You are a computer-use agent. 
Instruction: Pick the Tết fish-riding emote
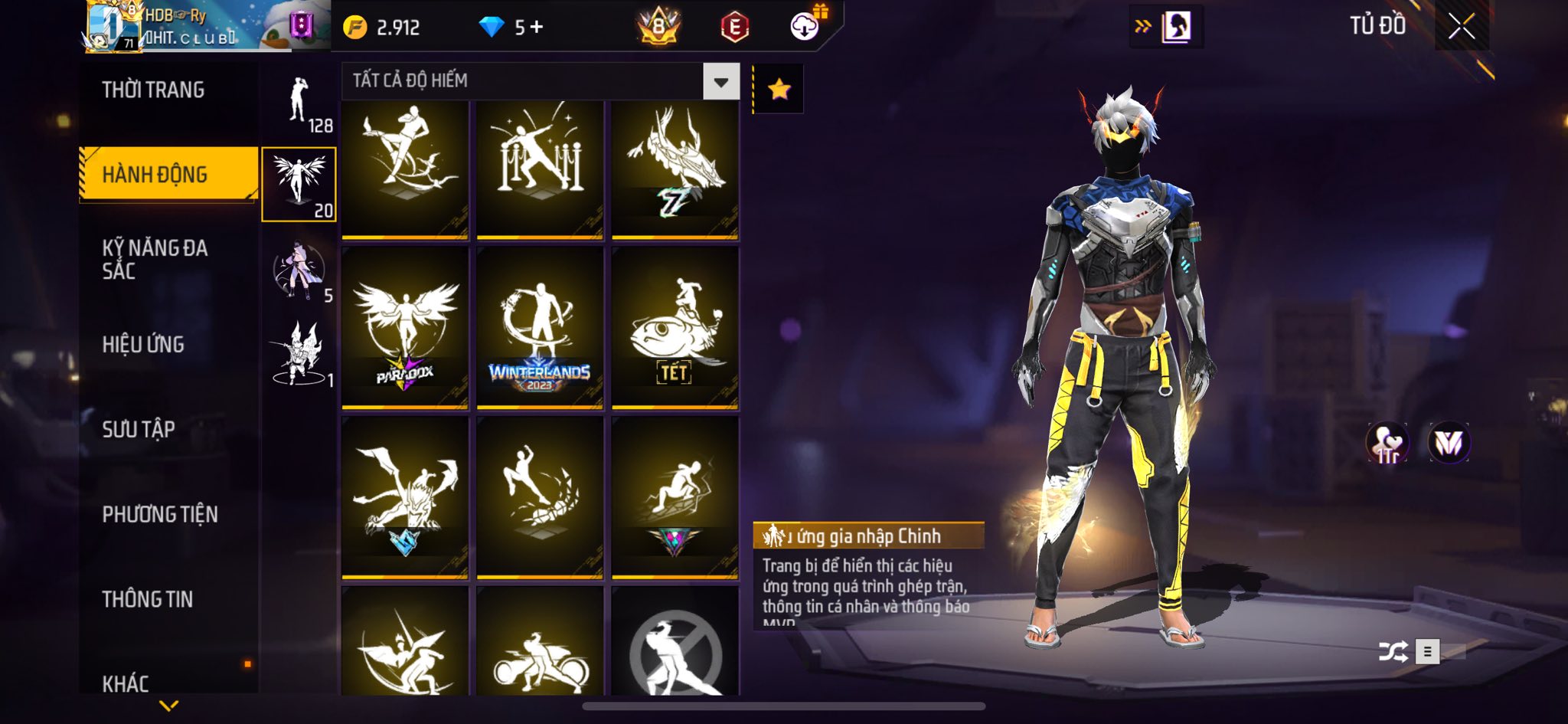[x=675, y=327]
